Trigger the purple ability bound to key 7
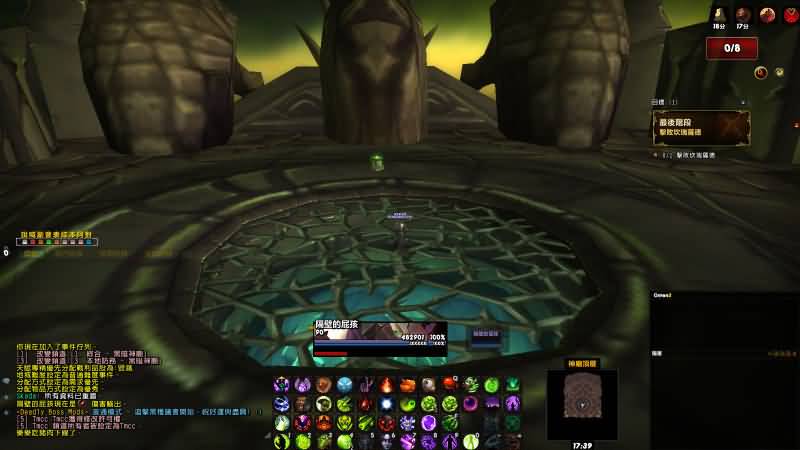Screen dimensions: 800x450 408,440
